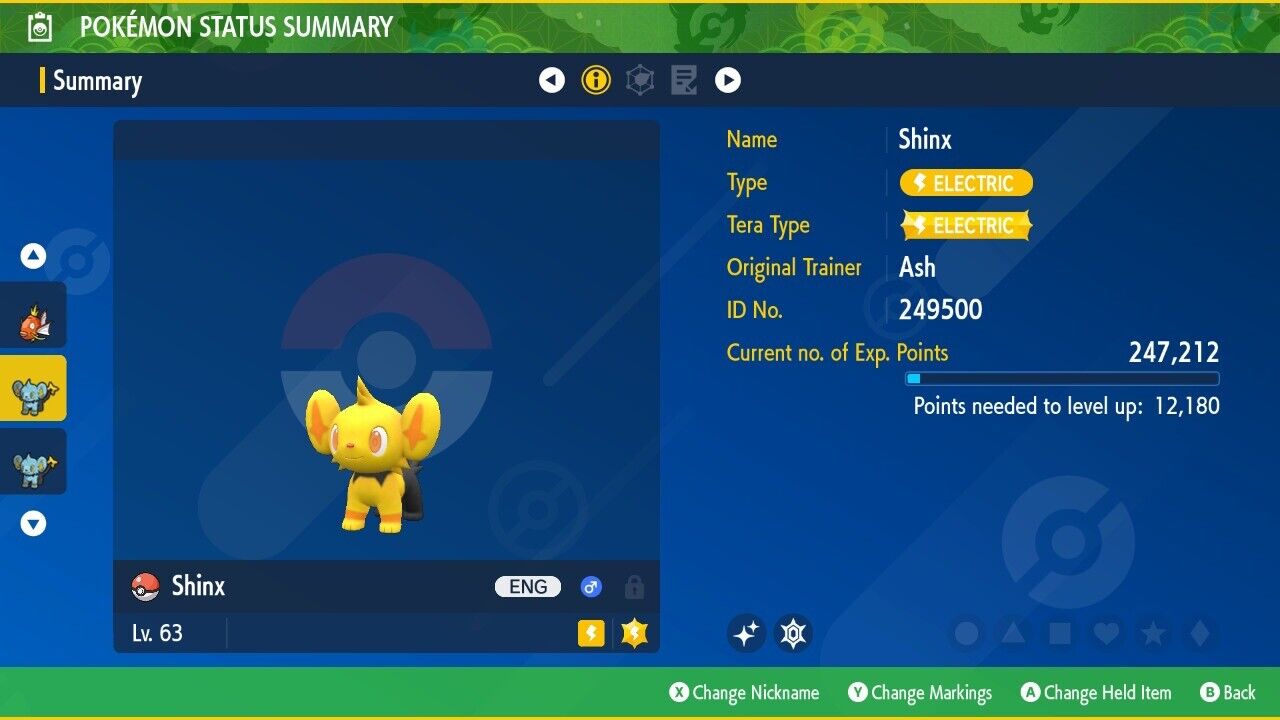The width and height of the screenshot is (1280, 720).
Task: Click the Tera Type Electric badge
Action: pyautogui.click(x=966, y=226)
